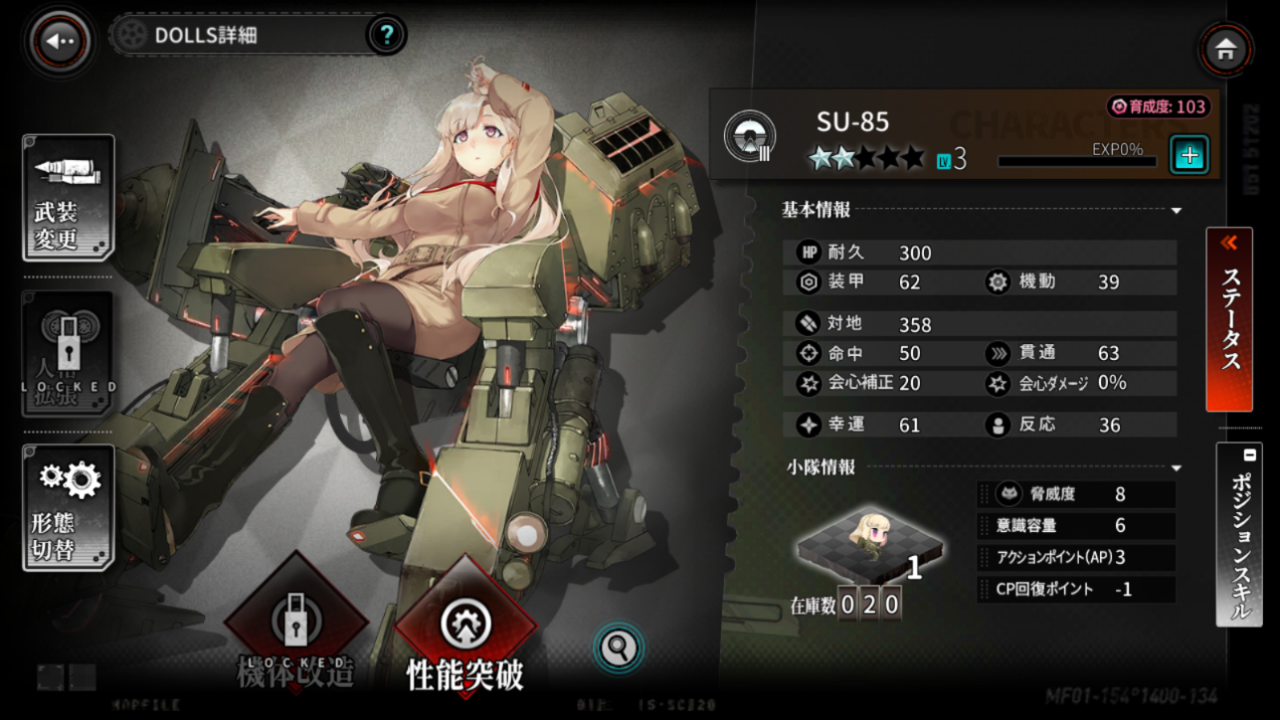Tap the locked 機体改造 button
1280x720 pixels.
coord(296,630)
